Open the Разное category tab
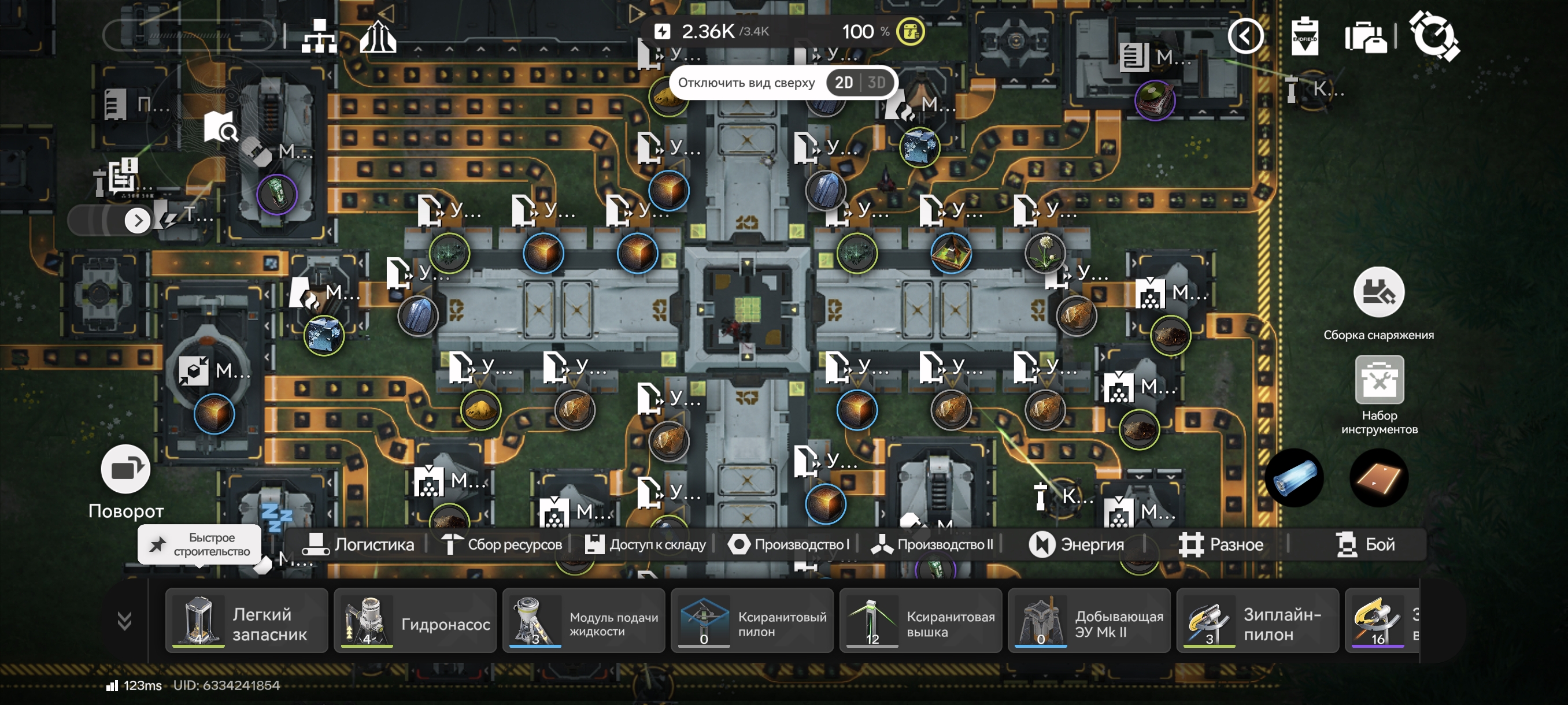 point(1221,544)
